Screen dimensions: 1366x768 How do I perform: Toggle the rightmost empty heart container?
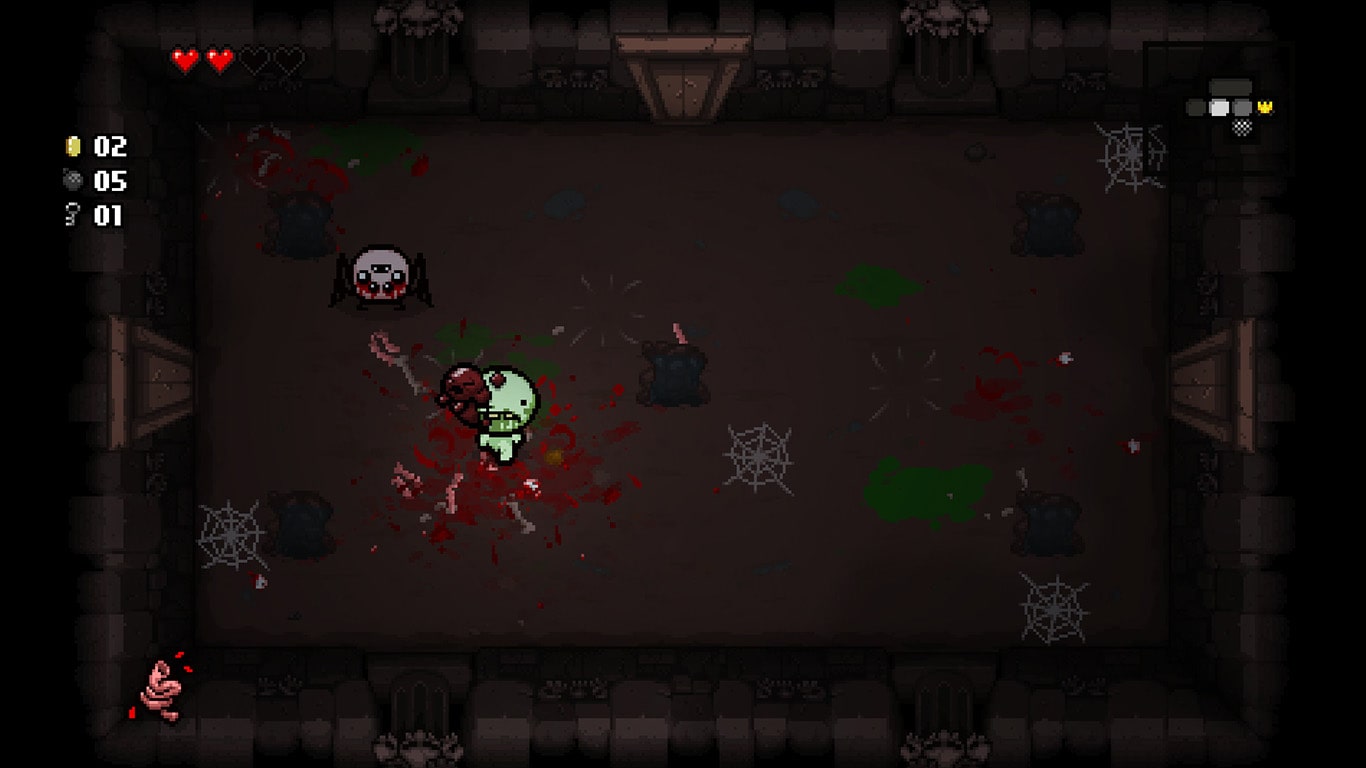287,57
